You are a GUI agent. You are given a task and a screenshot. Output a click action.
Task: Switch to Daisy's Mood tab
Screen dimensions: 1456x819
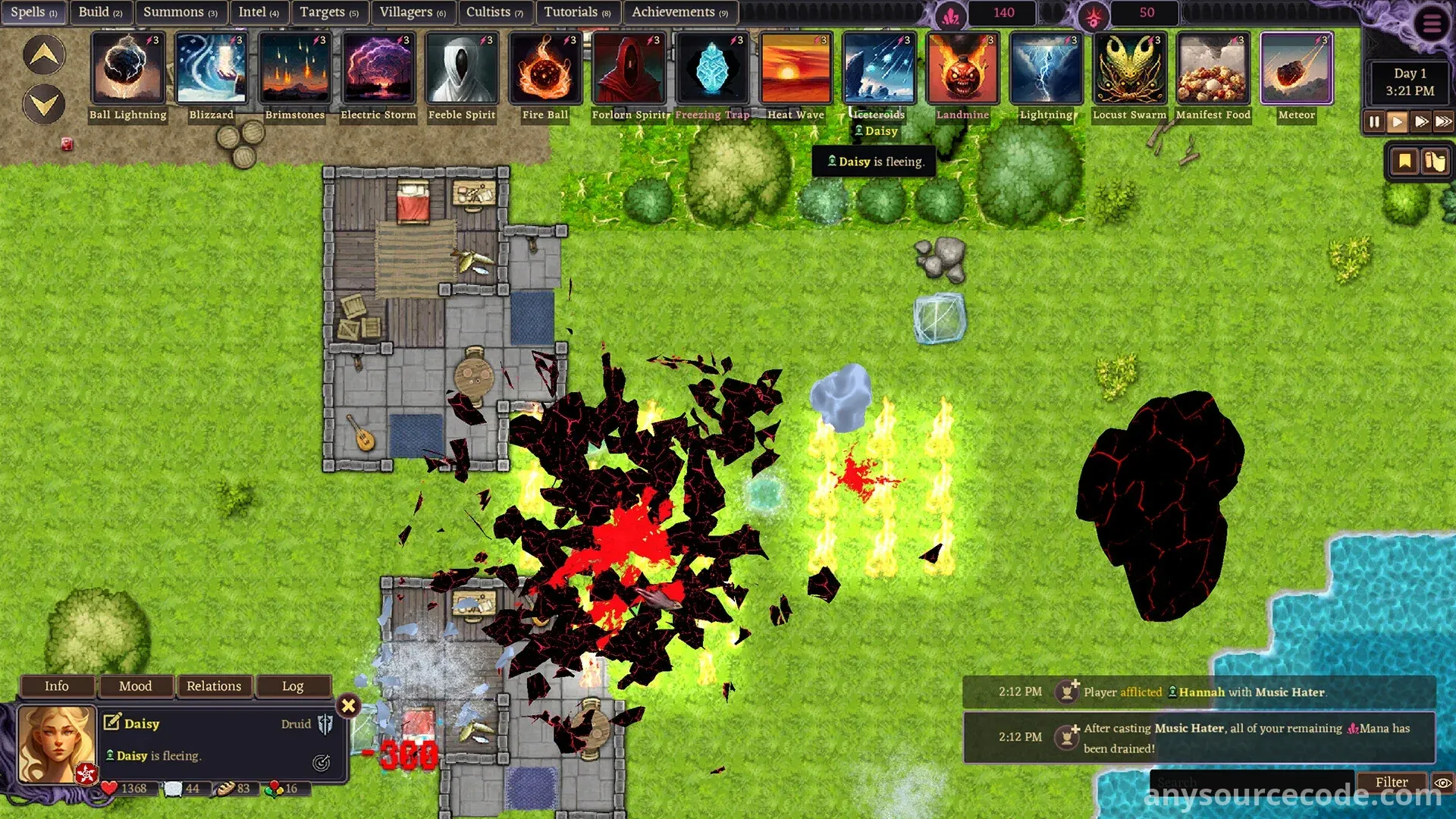point(136,686)
